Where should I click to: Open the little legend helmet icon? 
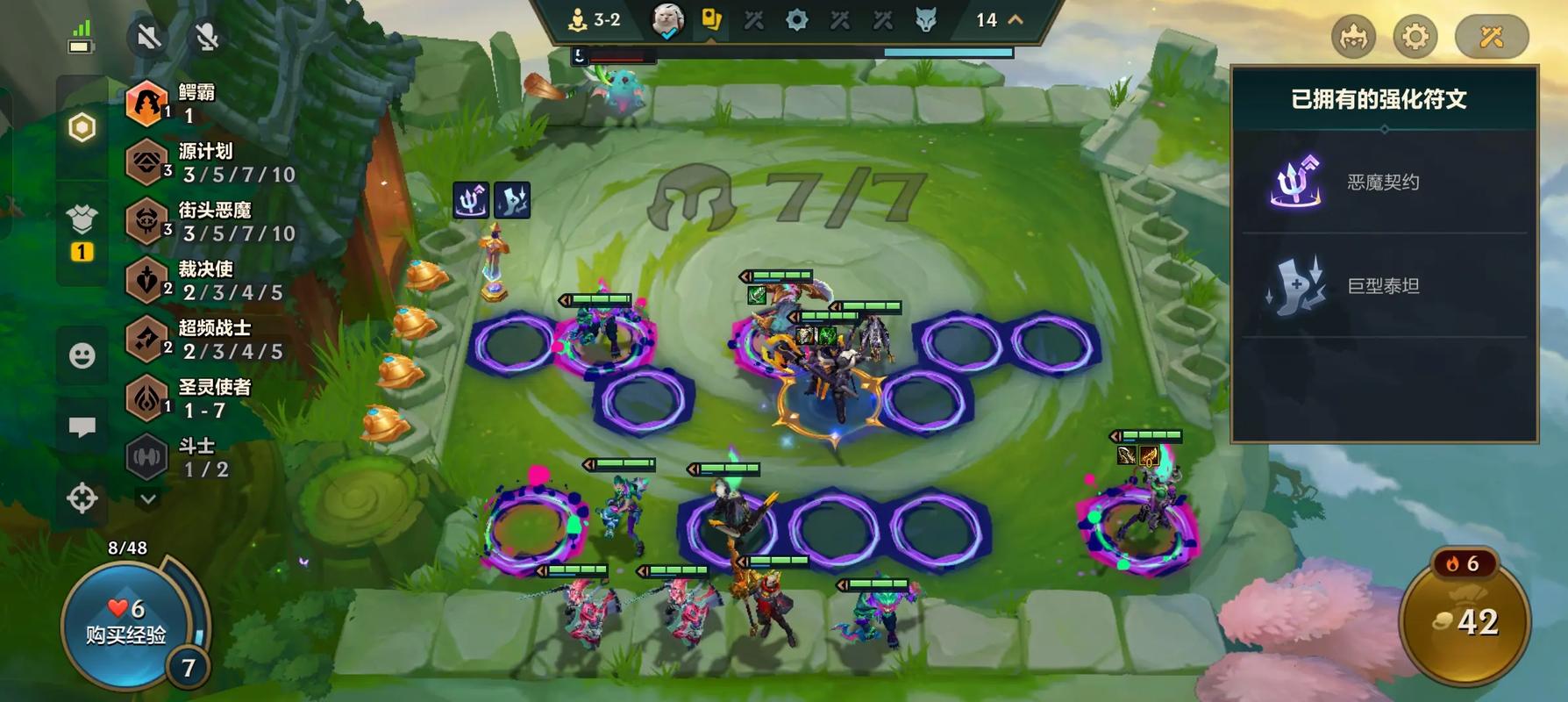[1353, 37]
